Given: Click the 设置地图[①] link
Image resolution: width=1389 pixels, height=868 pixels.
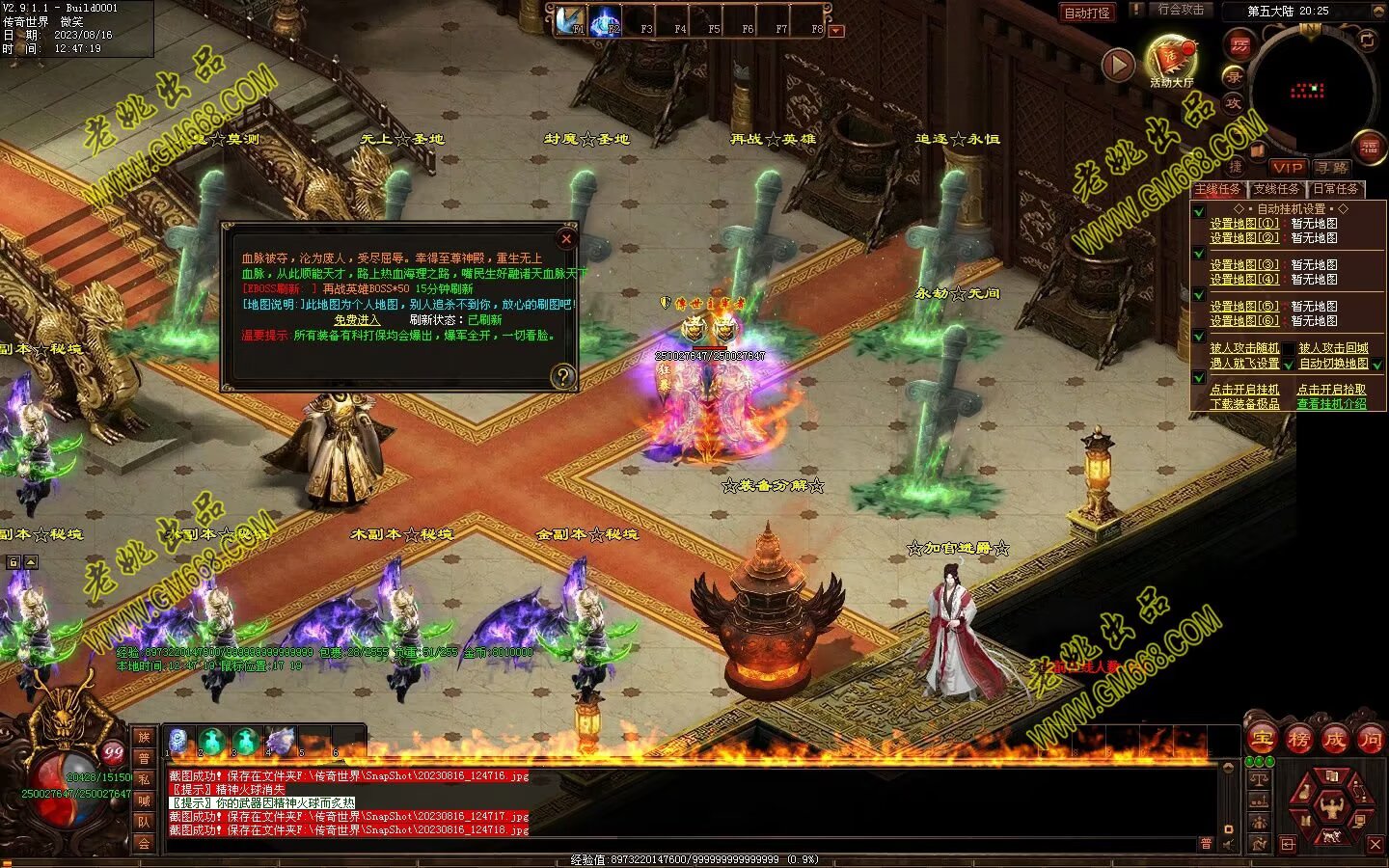Looking at the screenshot, I should [1244, 224].
